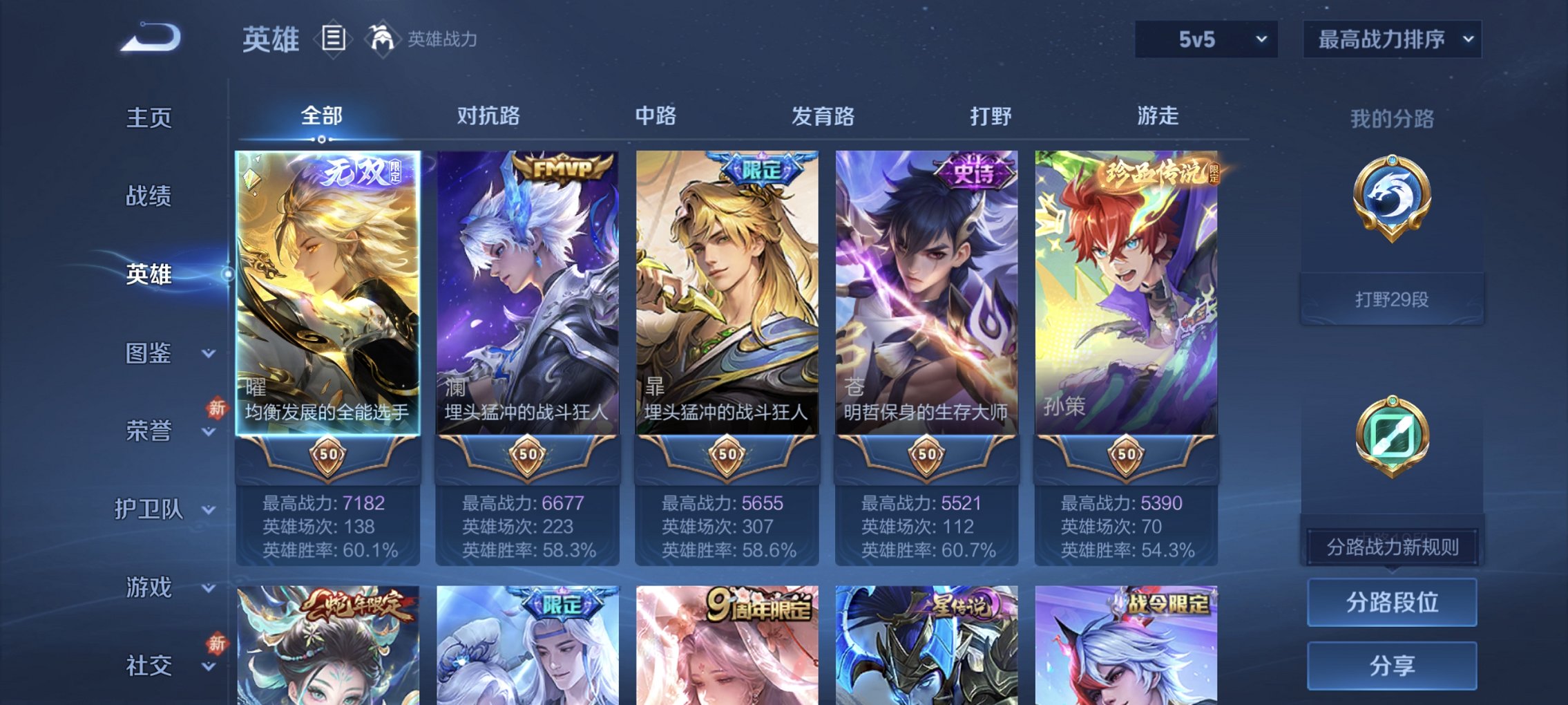Click the 英雄战力 shield badge icon
This screenshot has height=705, width=1568.
click(x=383, y=38)
